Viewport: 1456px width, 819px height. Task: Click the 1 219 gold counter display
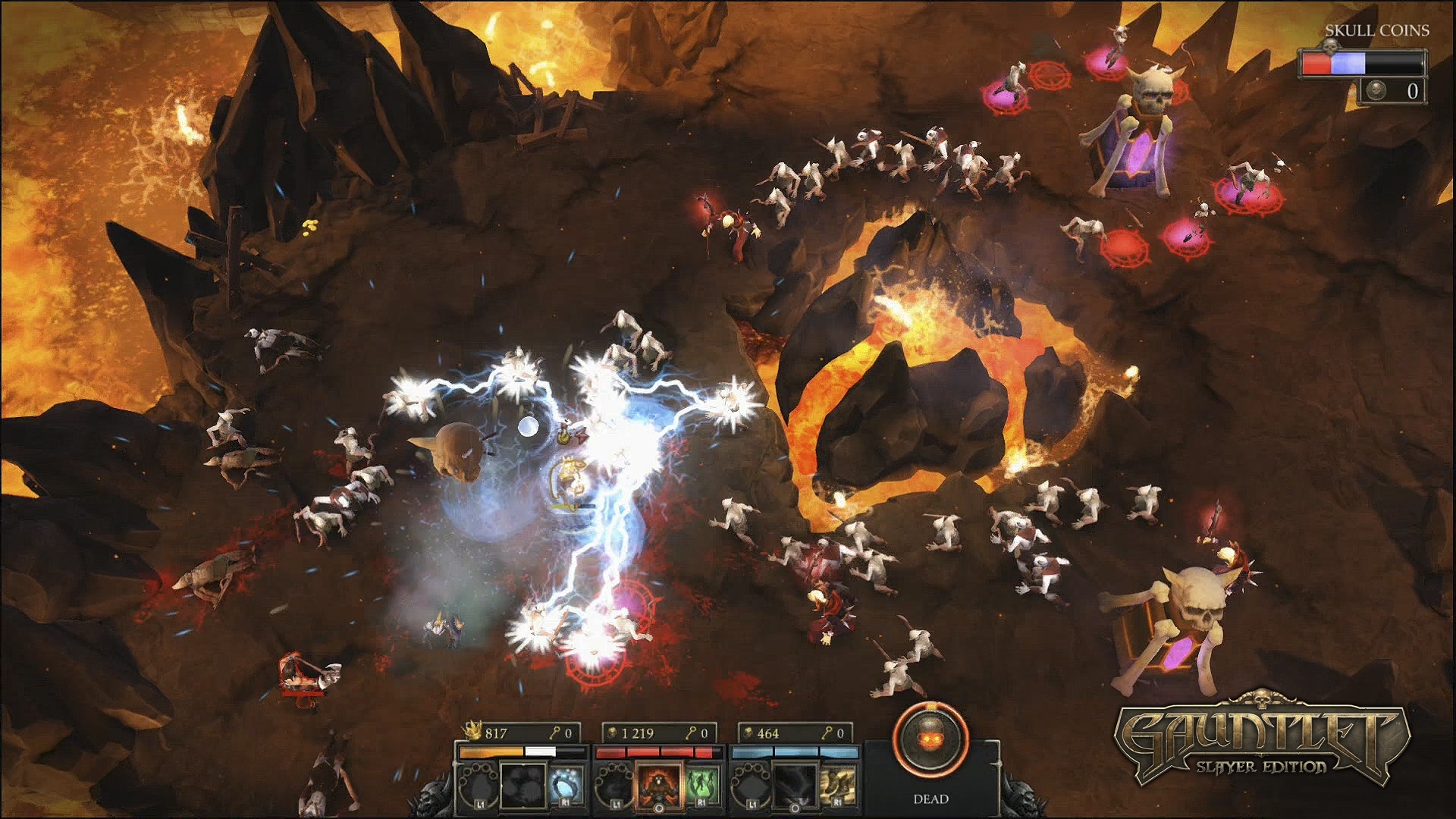point(637,733)
